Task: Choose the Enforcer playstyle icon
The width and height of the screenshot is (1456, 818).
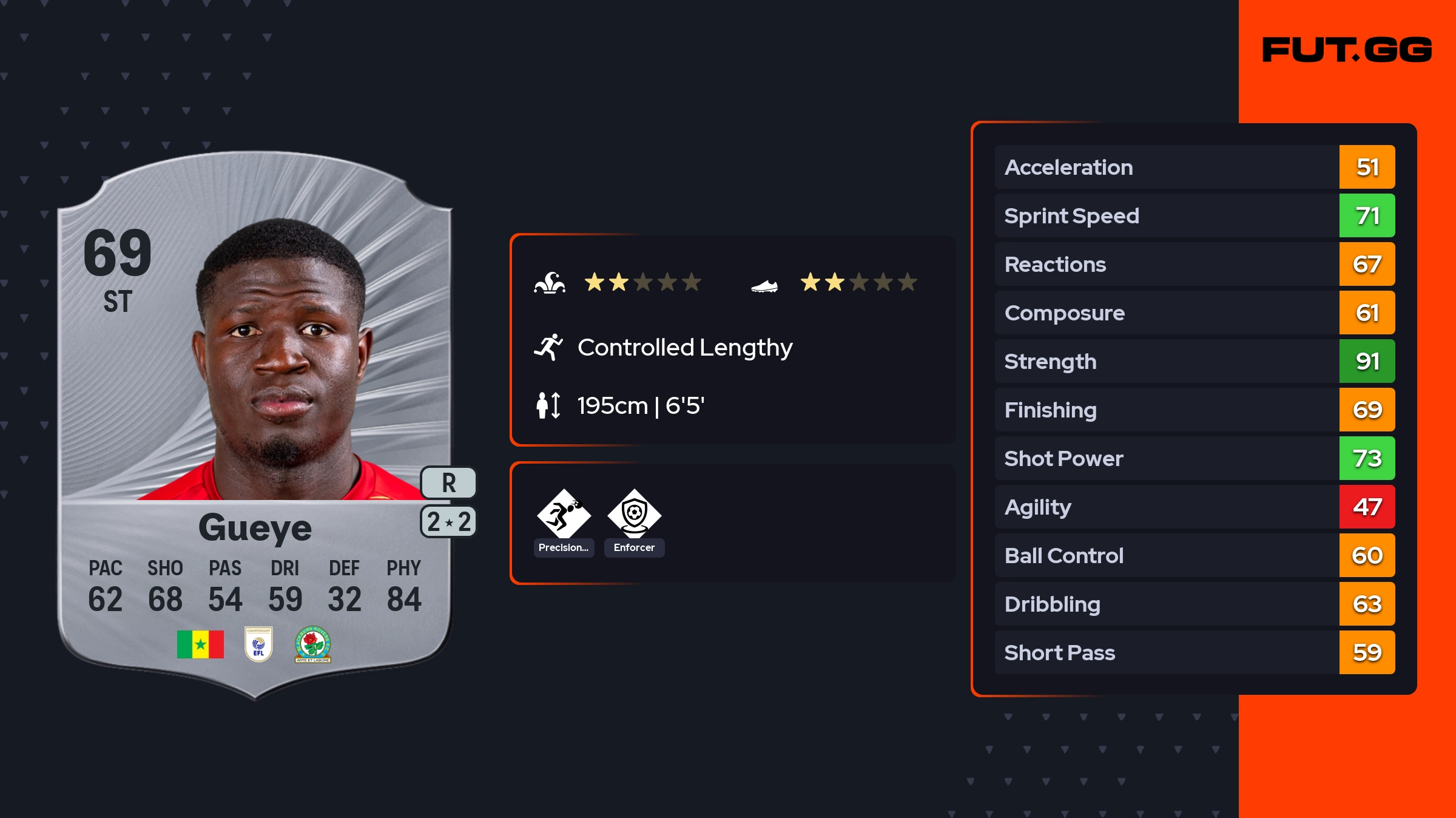Action: (634, 515)
